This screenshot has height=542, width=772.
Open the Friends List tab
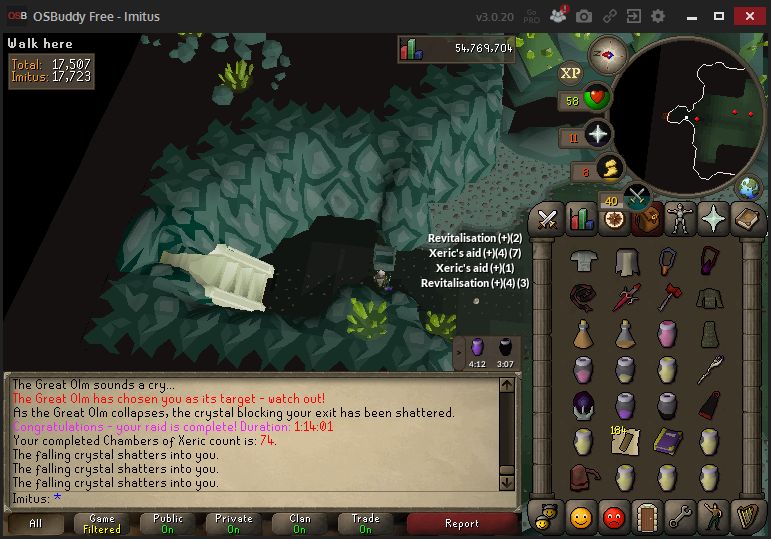click(x=582, y=516)
